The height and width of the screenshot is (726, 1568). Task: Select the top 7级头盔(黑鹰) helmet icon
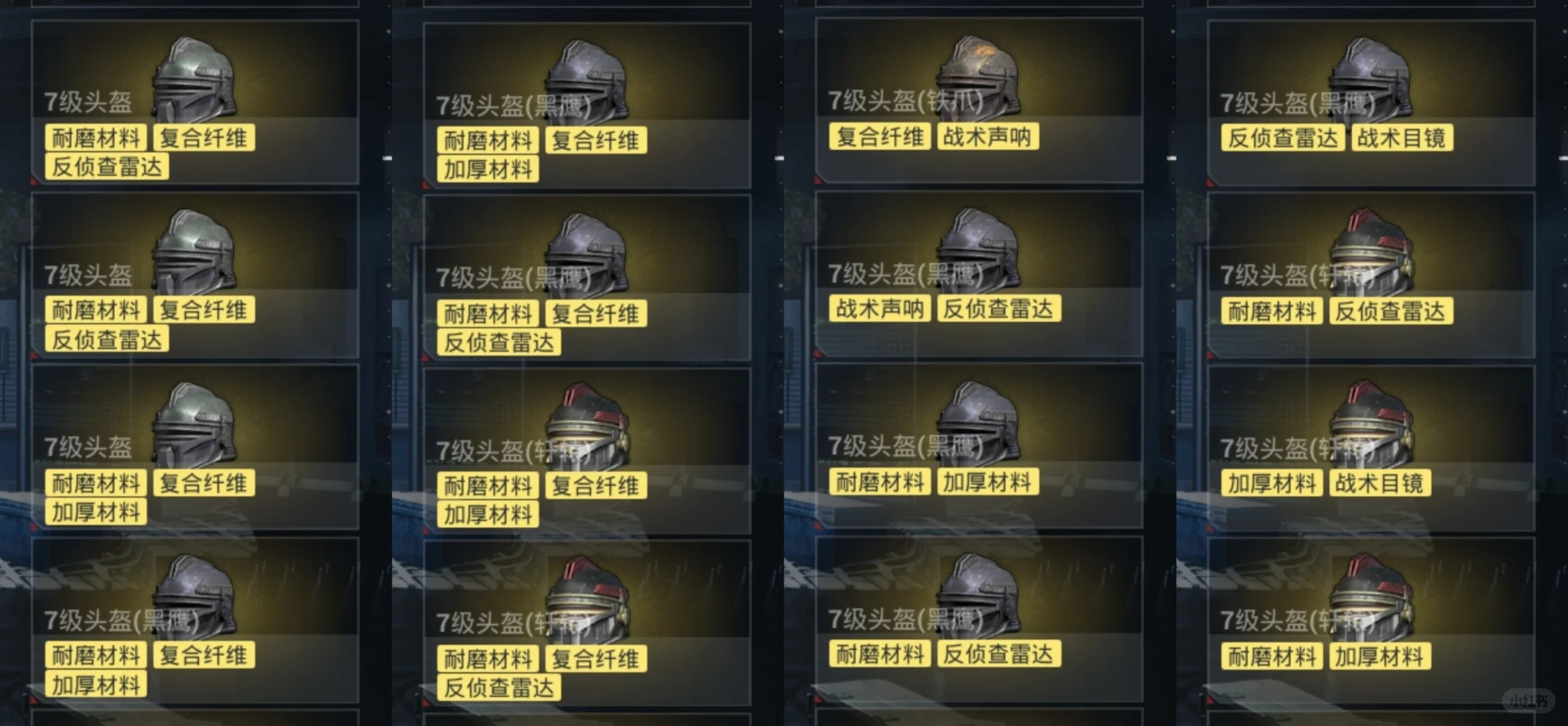tap(585, 77)
